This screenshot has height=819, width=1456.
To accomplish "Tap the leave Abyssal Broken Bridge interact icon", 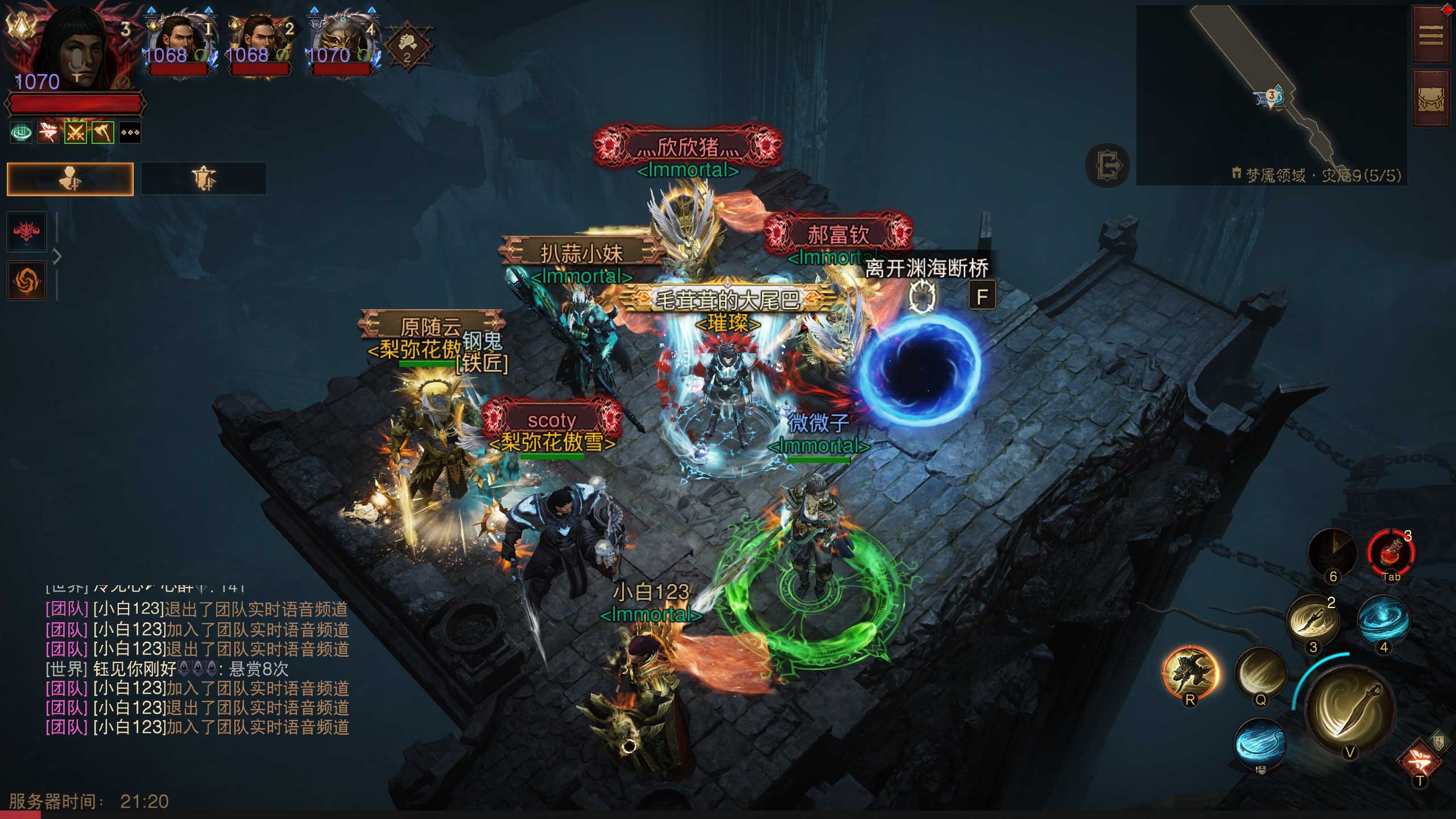I will tap(921, 296).
